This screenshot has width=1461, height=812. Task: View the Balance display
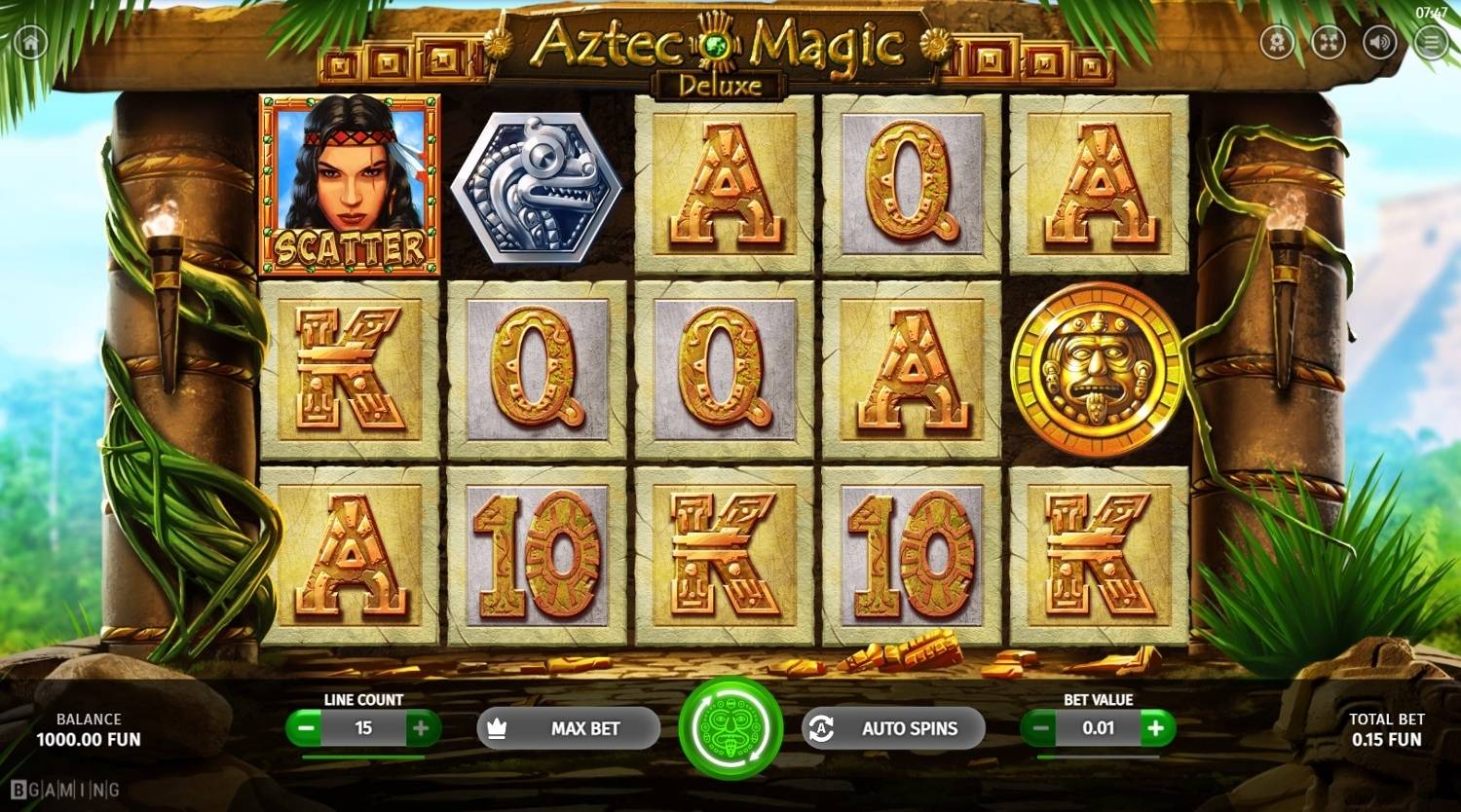pyautogui.click(x=89, y=729)
